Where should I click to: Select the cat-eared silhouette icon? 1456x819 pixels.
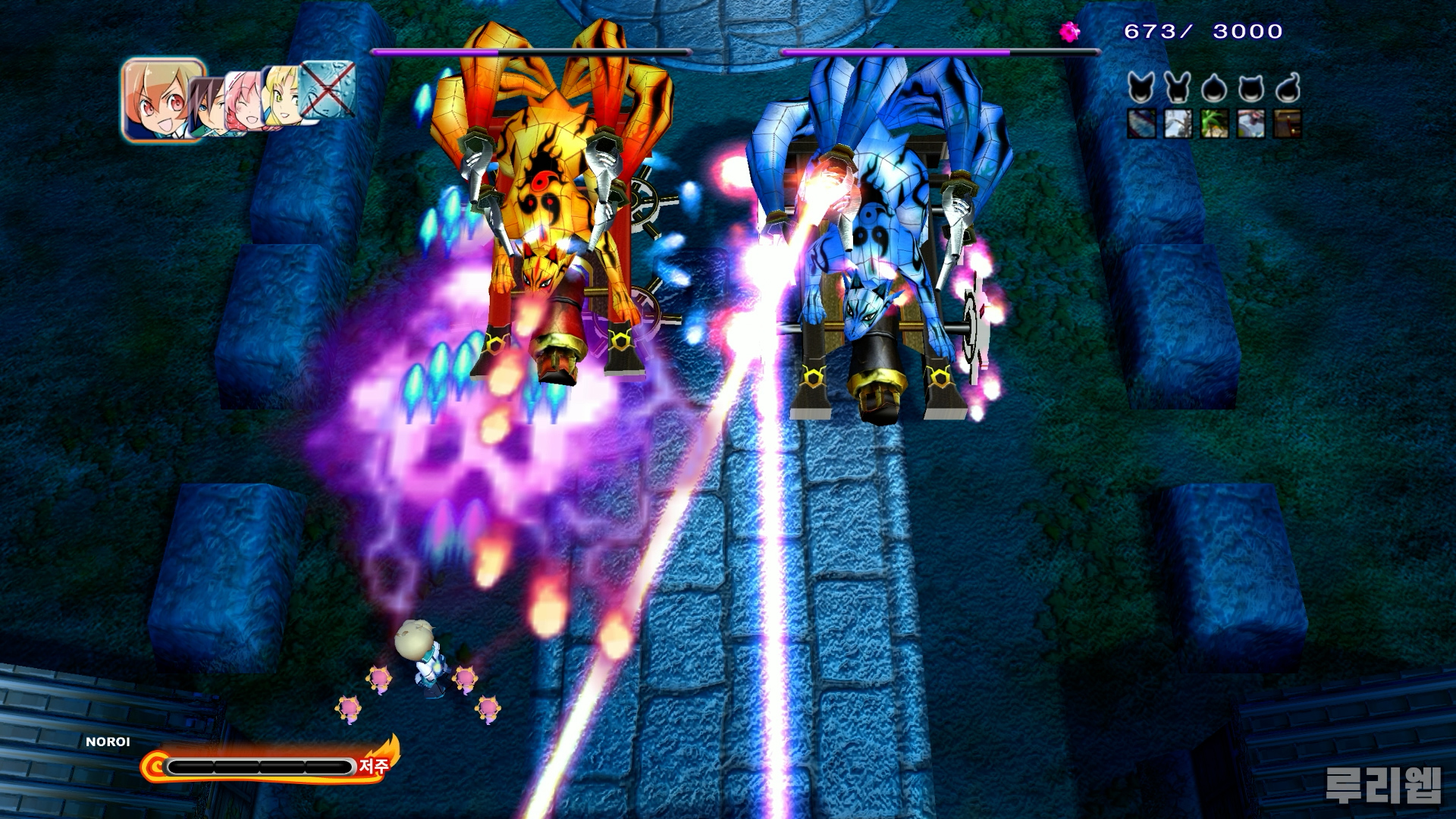click(x=1250, y=88)
